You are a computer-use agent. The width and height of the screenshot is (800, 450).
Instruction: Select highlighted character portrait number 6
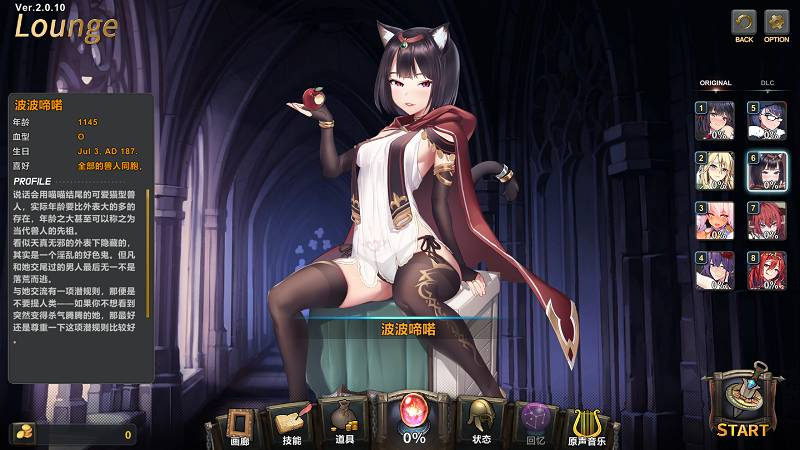pyautogui.click(x=768, y=170)
